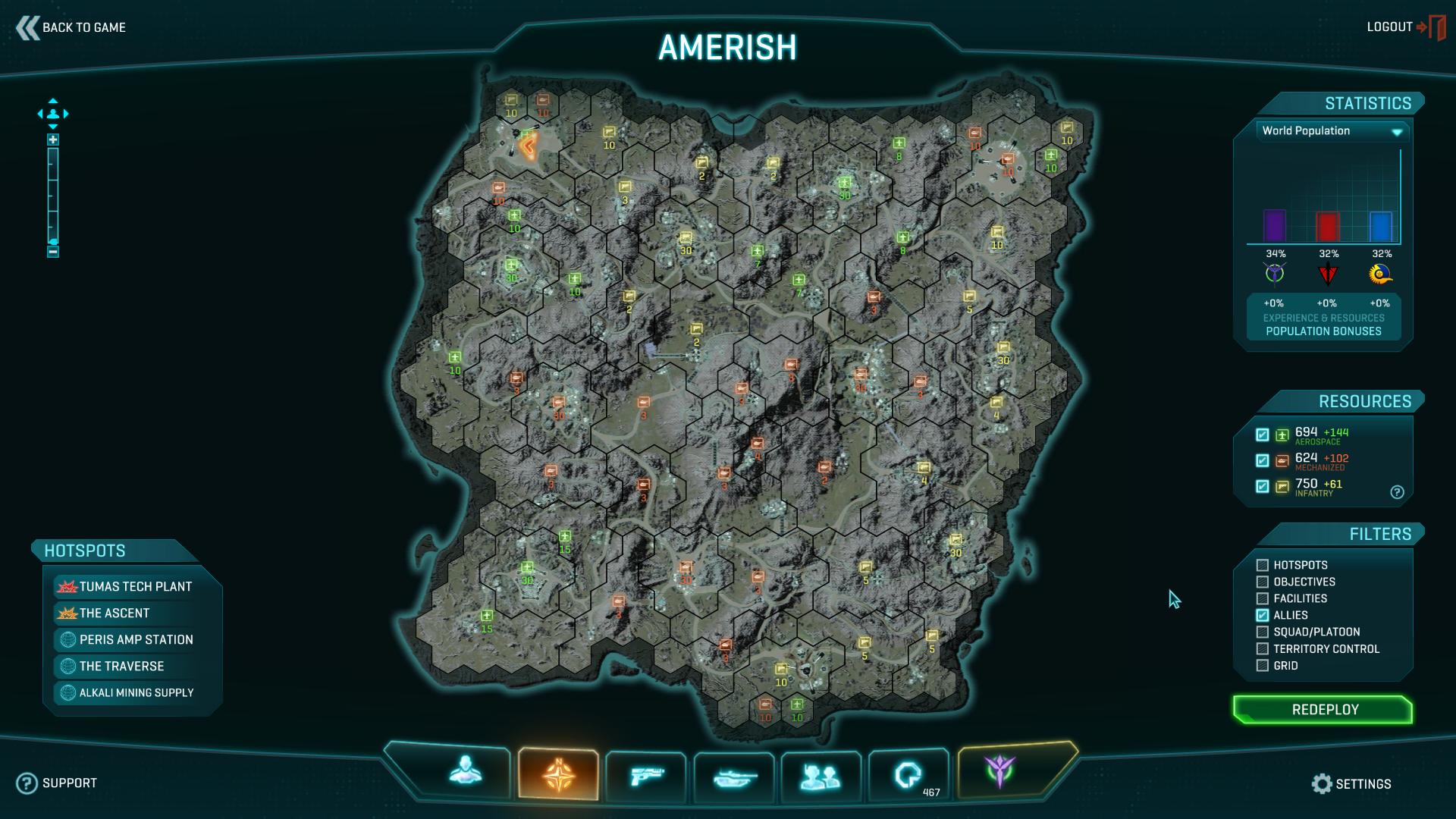The height and width of the screenshot is (819, 1456).
Task: Enable Territory Control filter
Action: click(x=1263, y=649)
